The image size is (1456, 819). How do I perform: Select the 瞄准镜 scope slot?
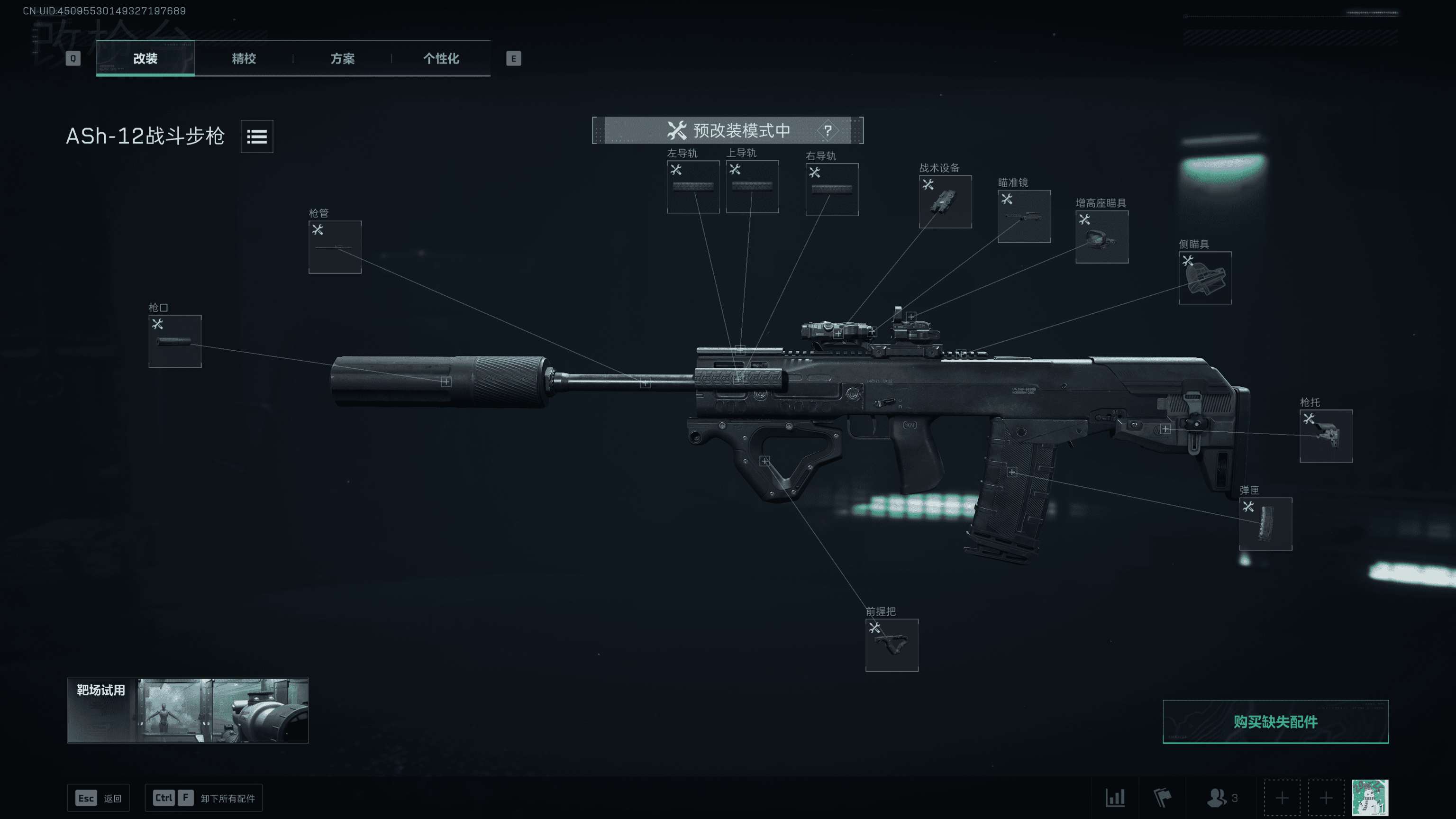point(1024,217)
